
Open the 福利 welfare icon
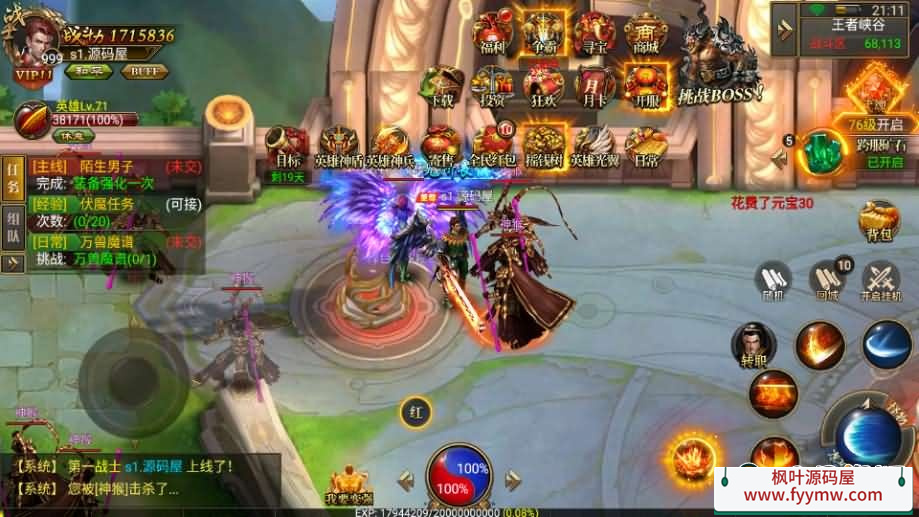[x=492, y=33]
